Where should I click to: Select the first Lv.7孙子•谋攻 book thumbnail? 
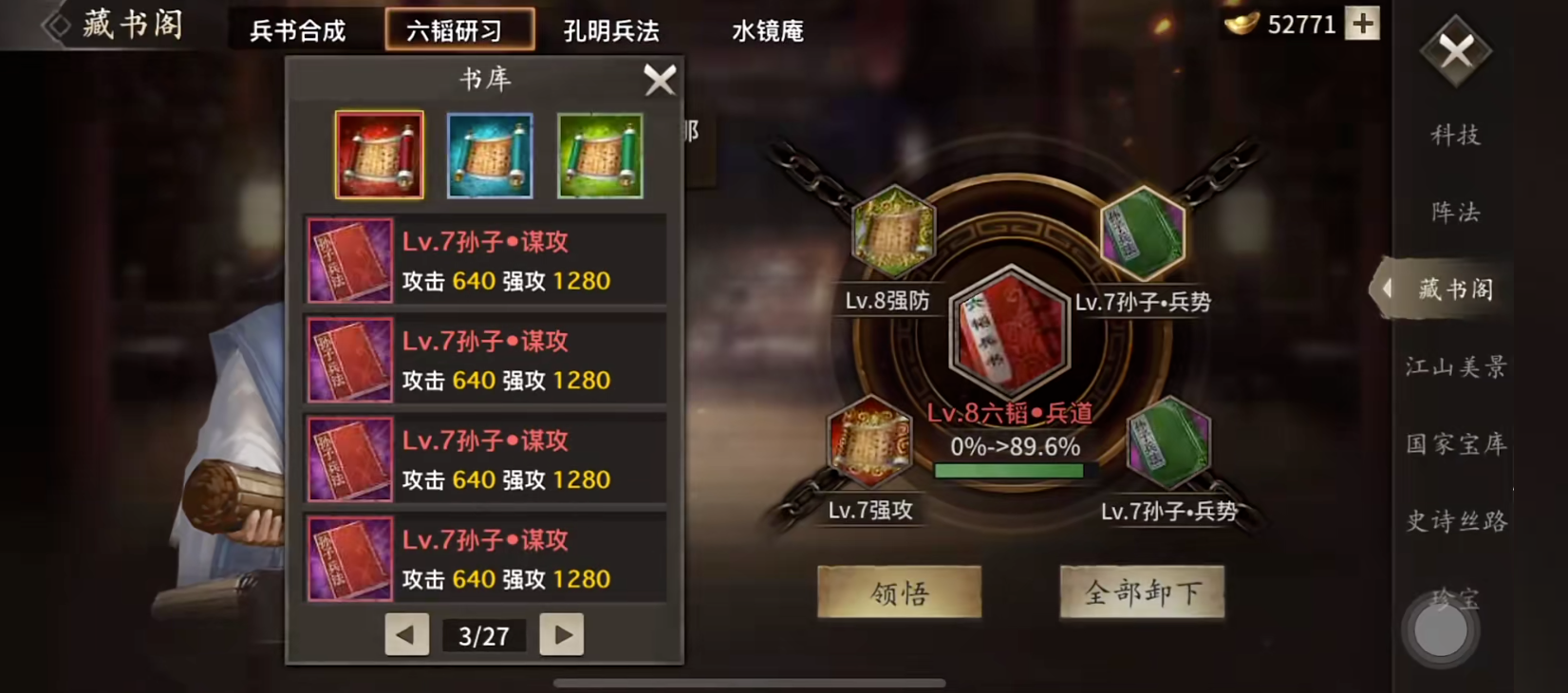pos(348,260)
